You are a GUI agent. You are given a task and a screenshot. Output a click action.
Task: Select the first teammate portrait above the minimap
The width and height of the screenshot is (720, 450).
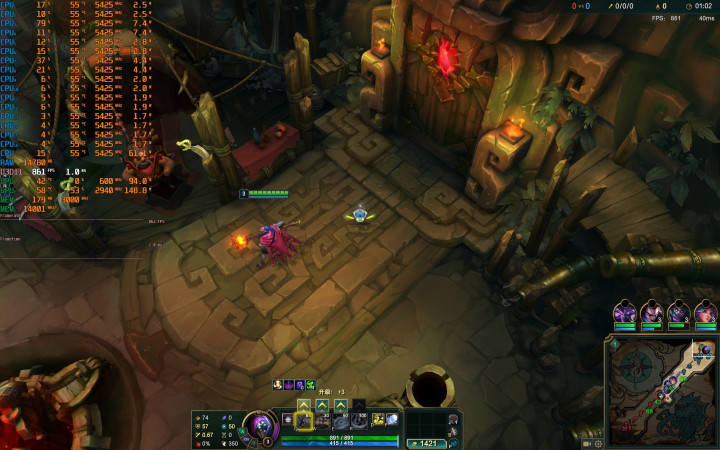click(x=625, y=313)
